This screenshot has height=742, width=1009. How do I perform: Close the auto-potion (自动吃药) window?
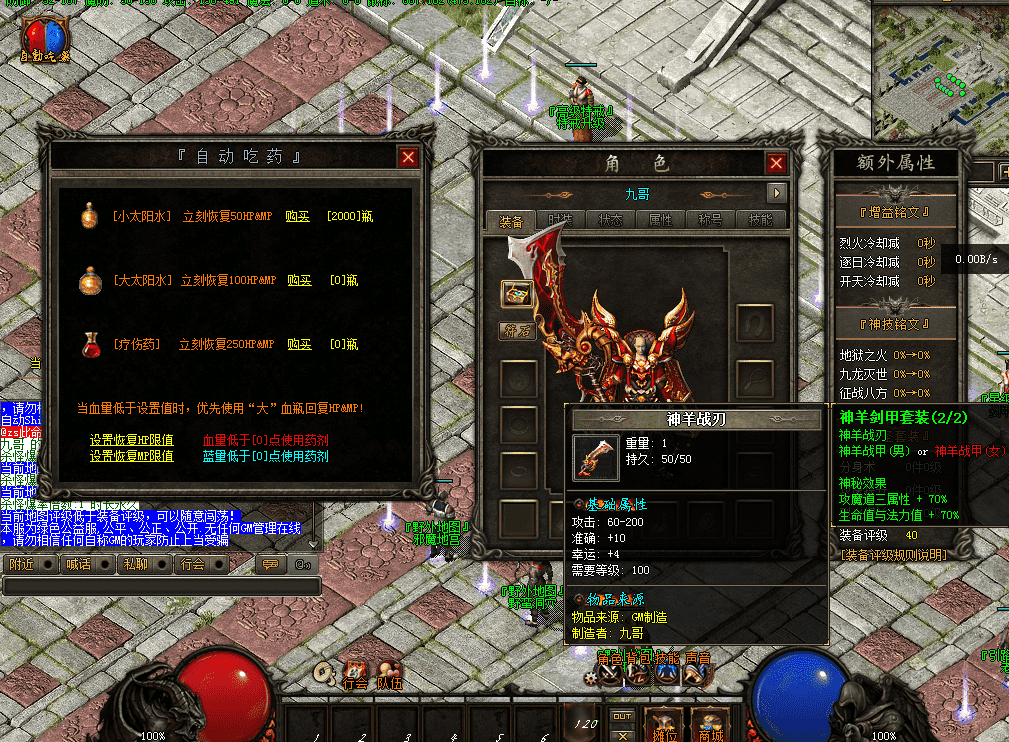pyautogui.click(x=408, y=157)
